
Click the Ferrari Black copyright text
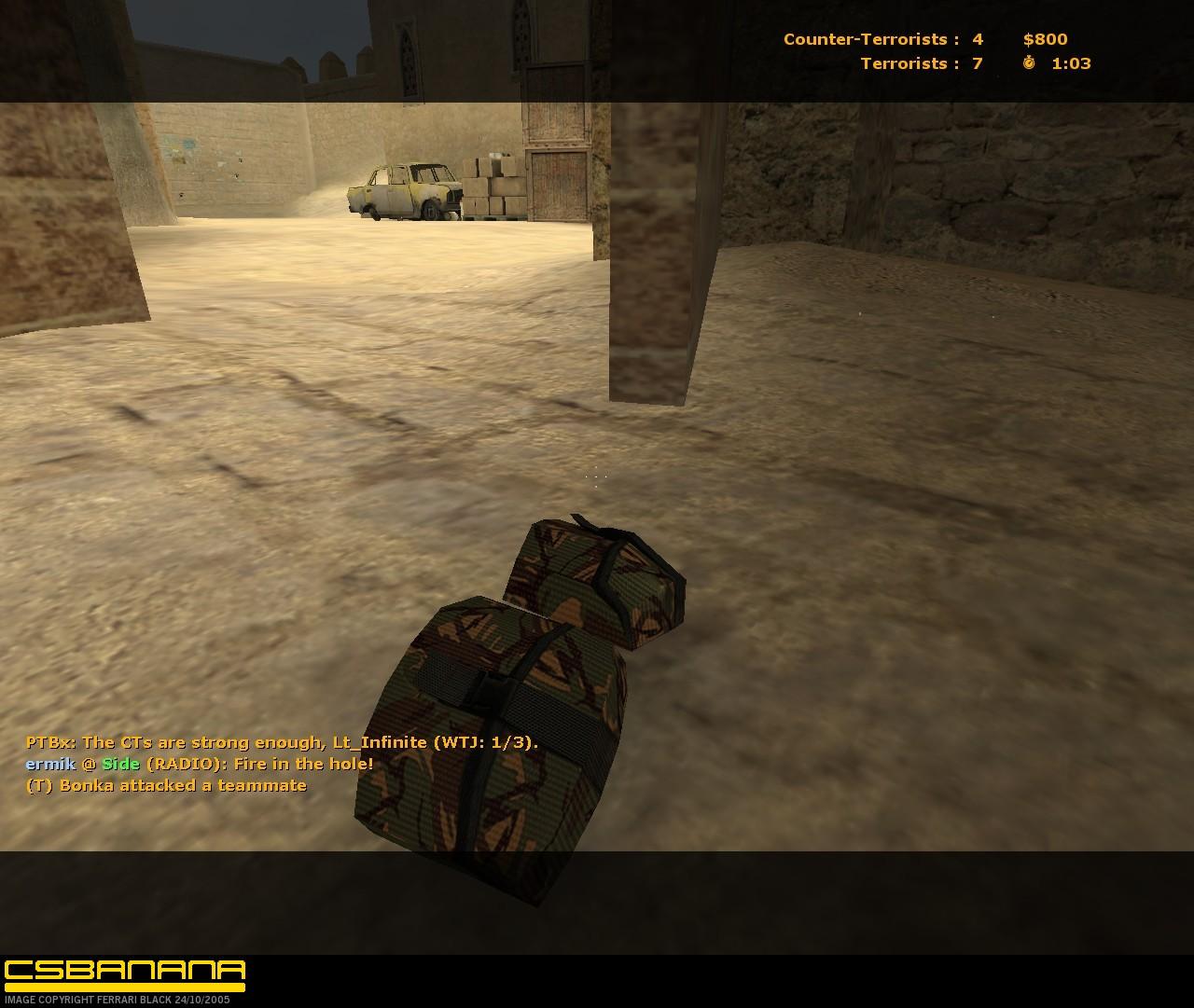[x=117, y=999]
